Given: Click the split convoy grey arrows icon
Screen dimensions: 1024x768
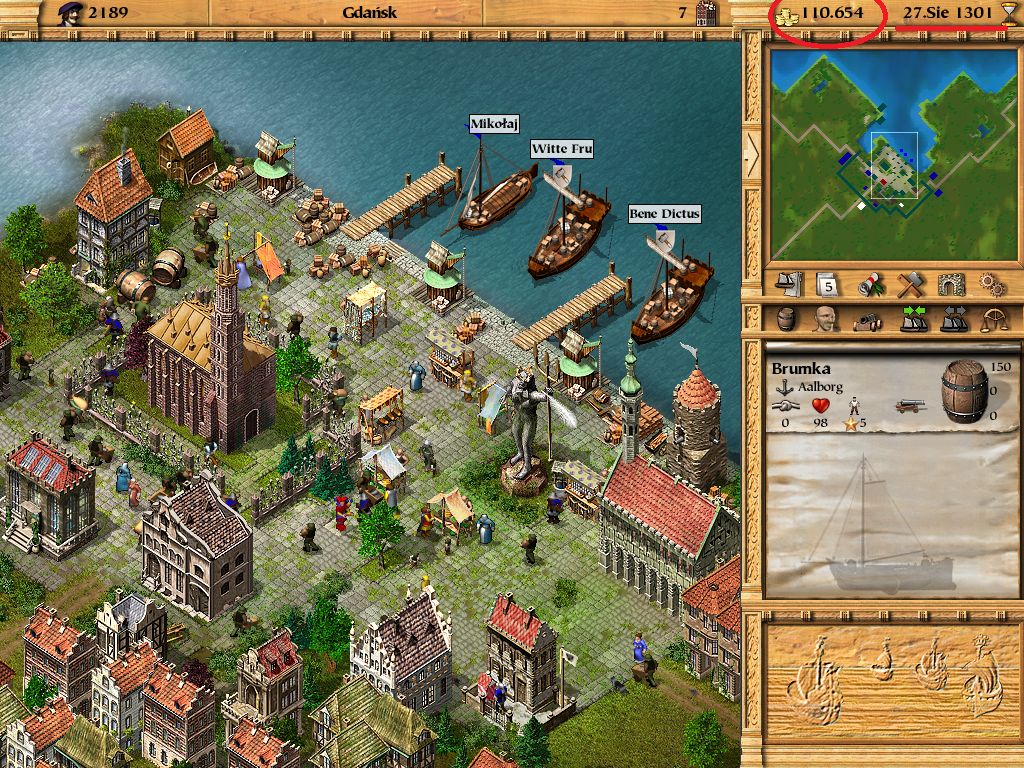Looking at the screenshot, I should [x=955, y=319].
